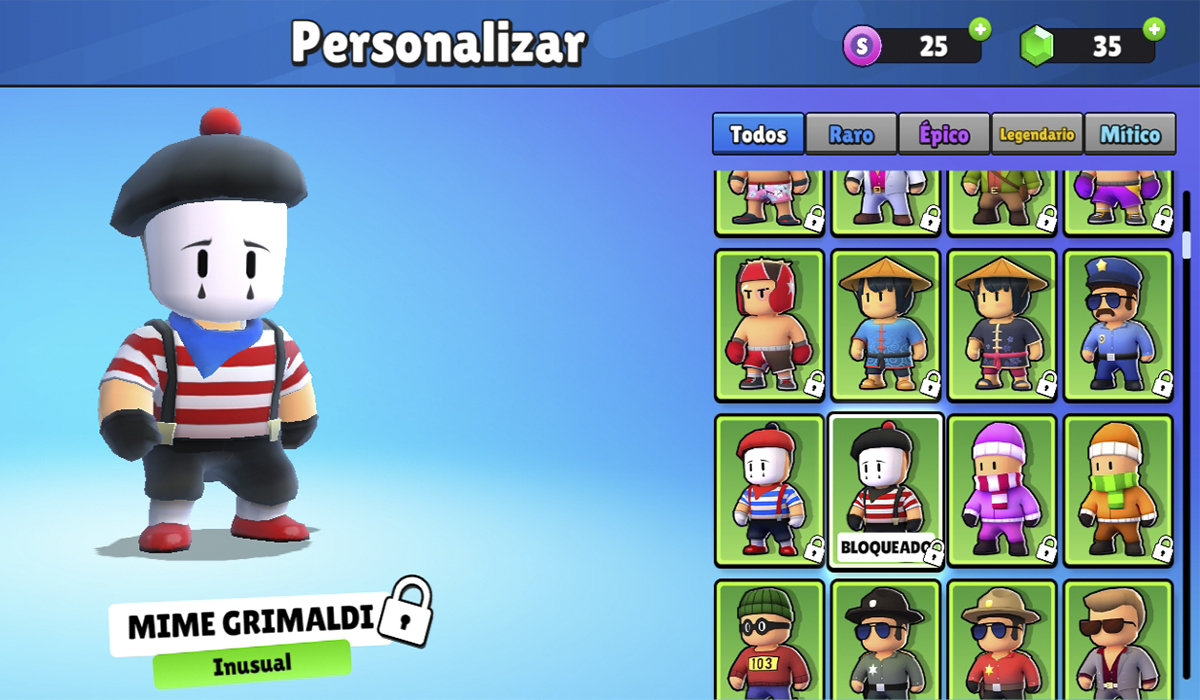Choose the red-beret blue-striped sailor skin
Image resolution: width=1200 pixels, height=700 pixels.
[x=769, y=490]
